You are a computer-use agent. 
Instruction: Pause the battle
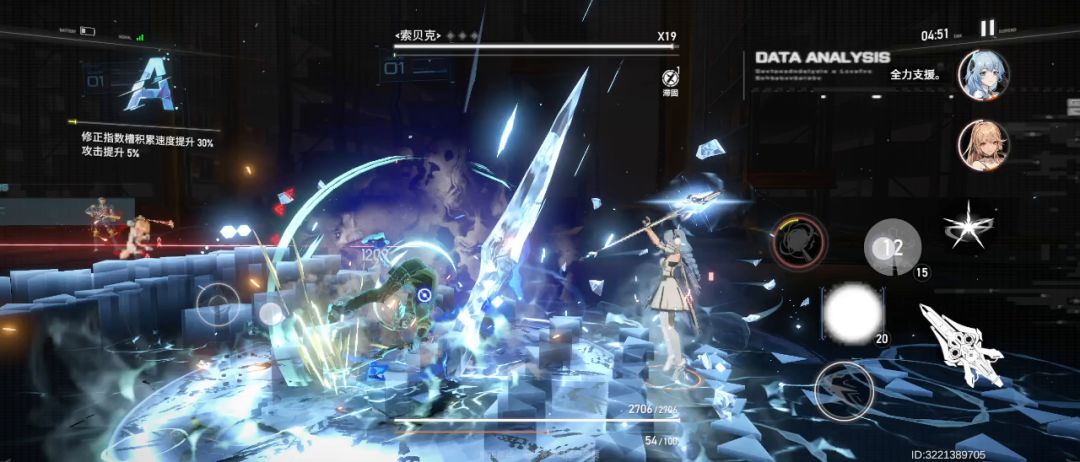click(x=987, y=29)
